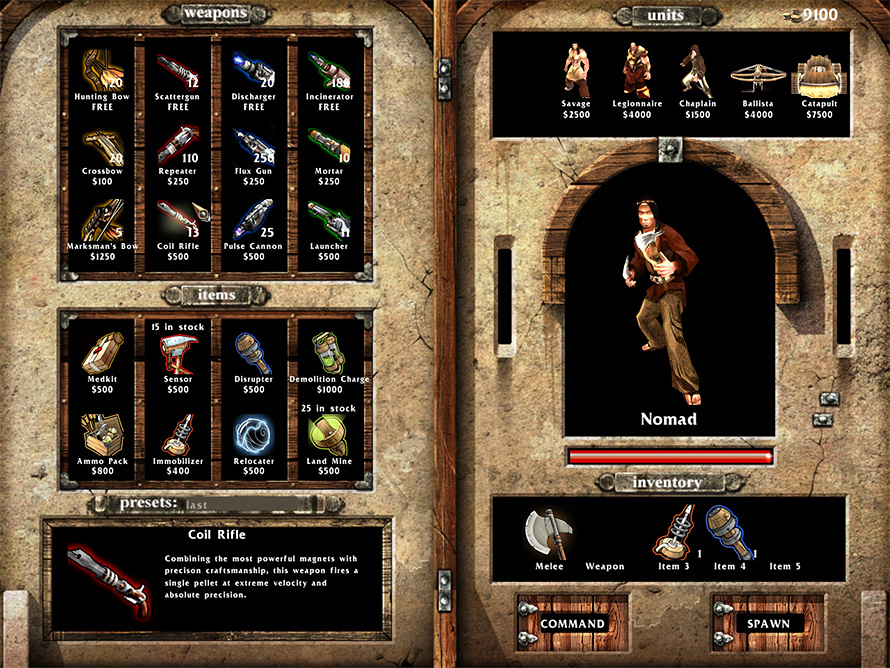890x668 pixels.
Task: Click the COMMAND button
Action: tap(572, 623)
